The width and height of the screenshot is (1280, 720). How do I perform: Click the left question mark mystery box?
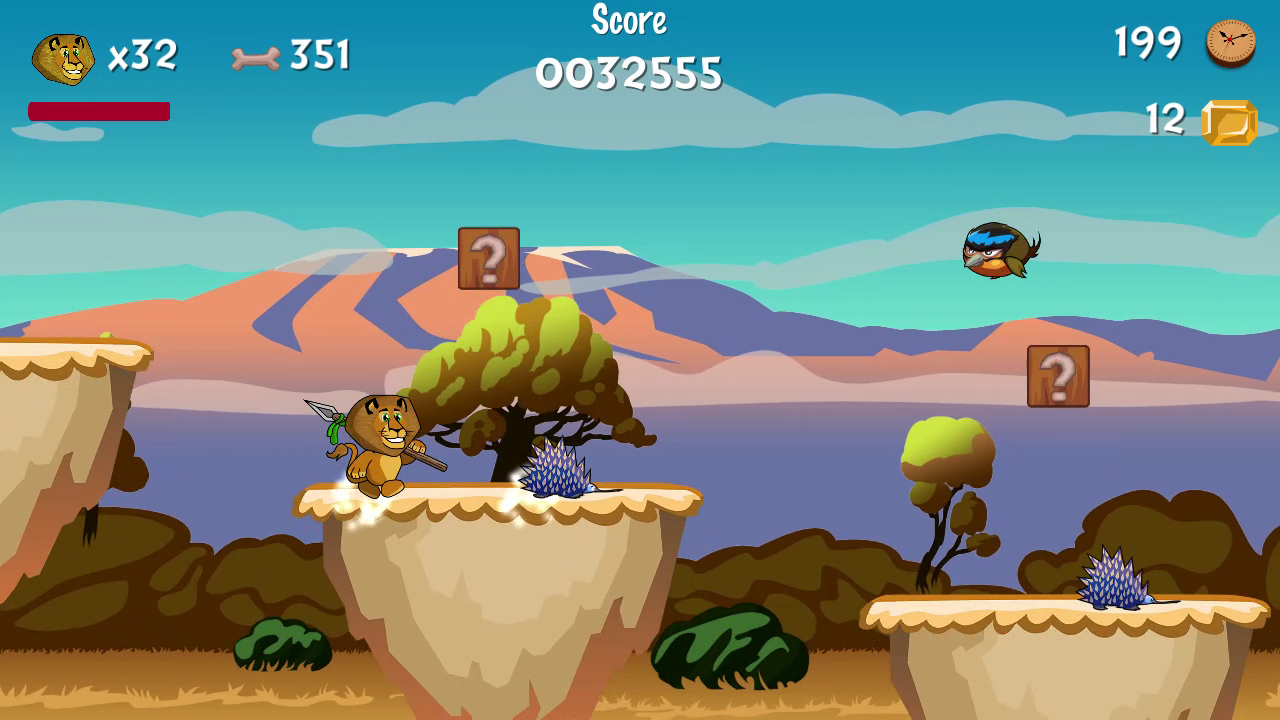(488, 258)
